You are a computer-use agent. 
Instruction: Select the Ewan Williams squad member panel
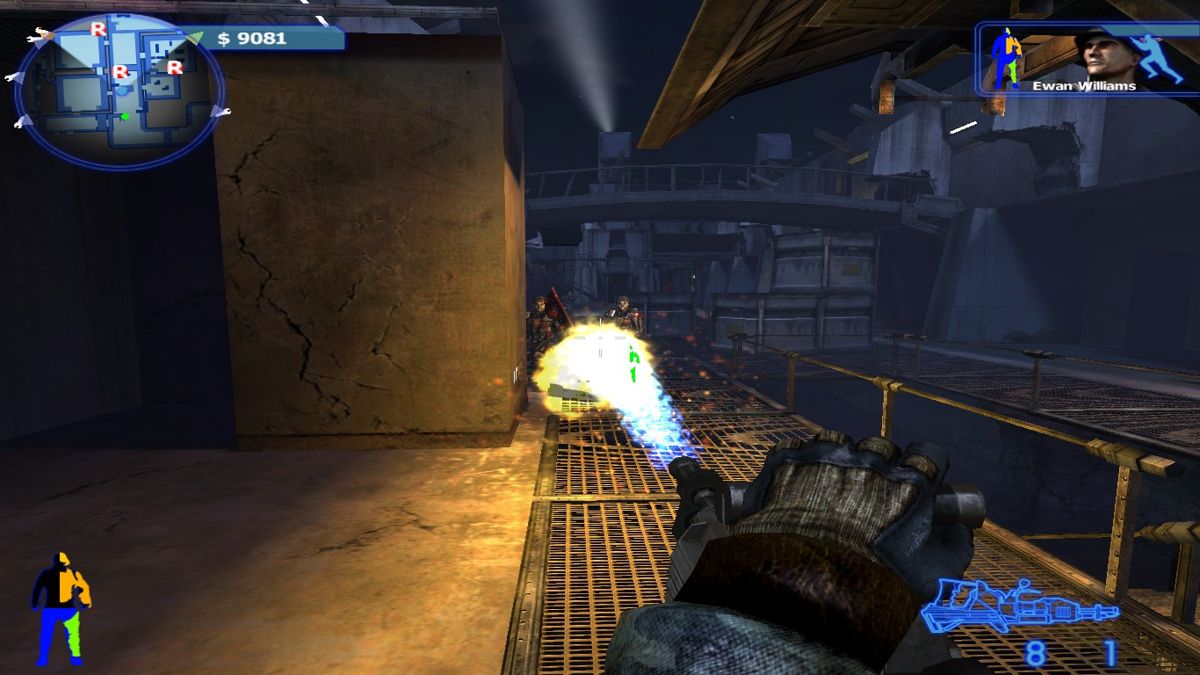click(1086, 59)
